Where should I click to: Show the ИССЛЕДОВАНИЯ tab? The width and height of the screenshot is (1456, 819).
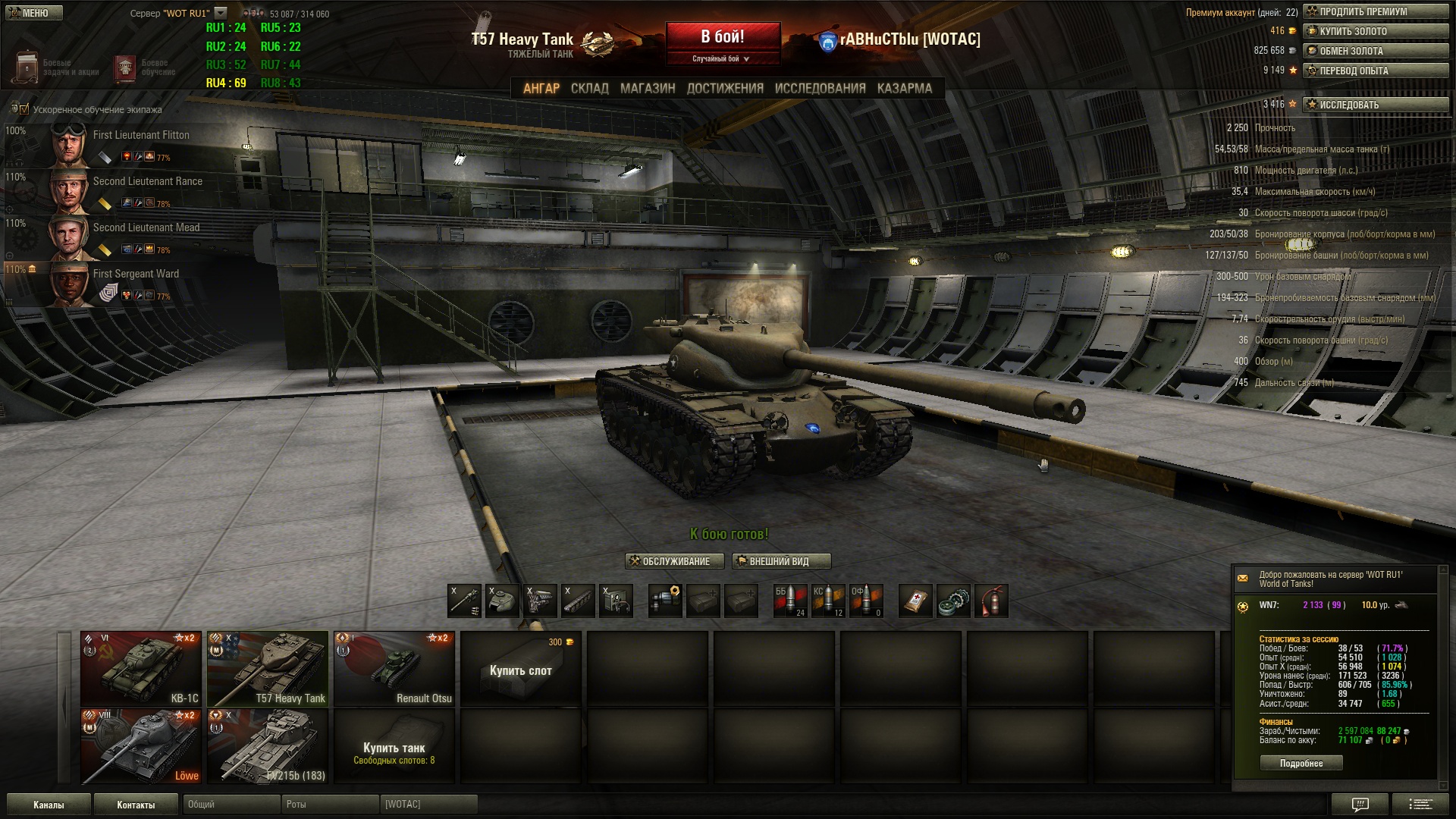tap(820, 89)
